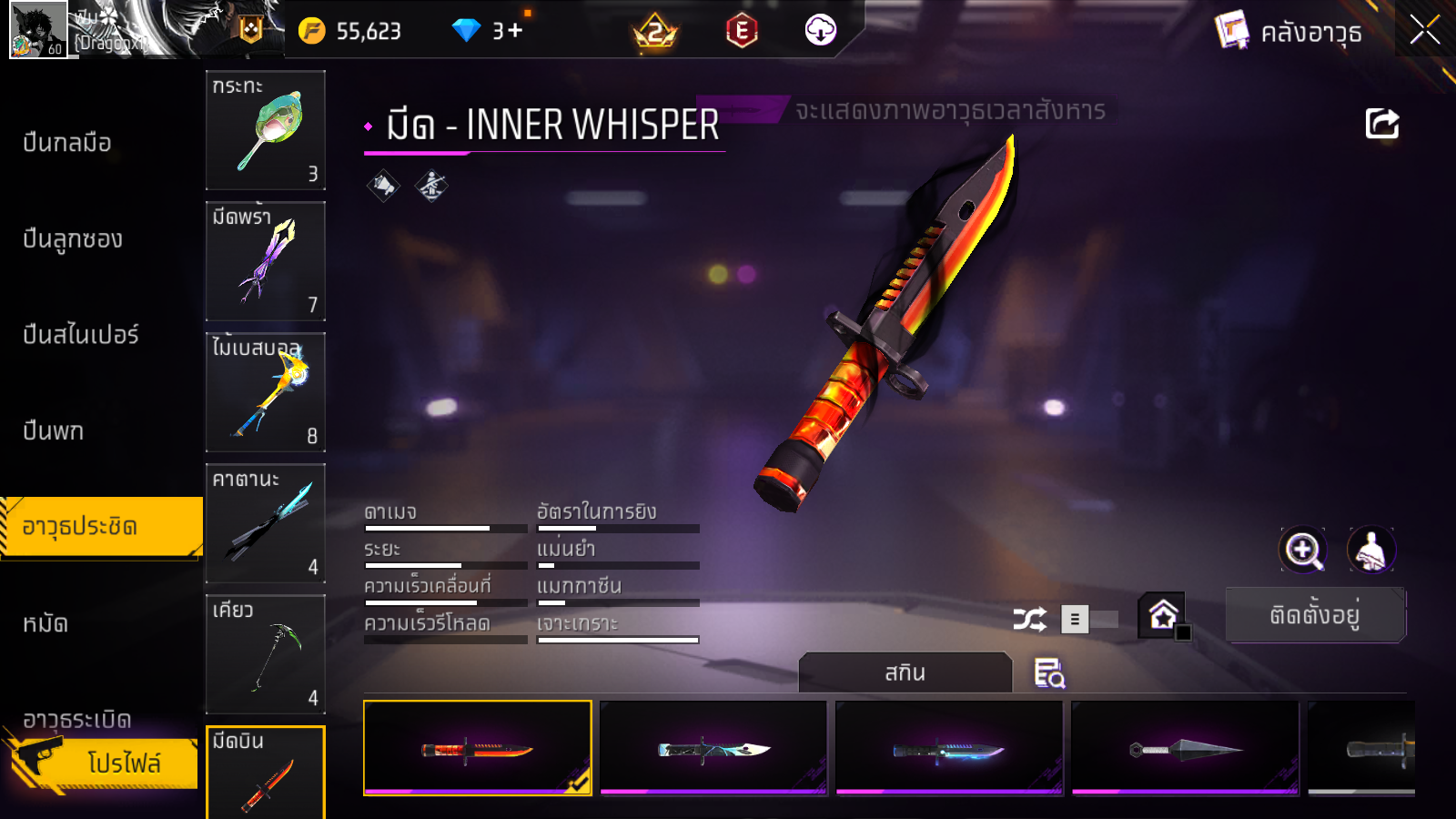This screenshot has height=819, width=1456.
Task: Pick the คาตานะ katana weapon tile
Action: click(266, 522)
